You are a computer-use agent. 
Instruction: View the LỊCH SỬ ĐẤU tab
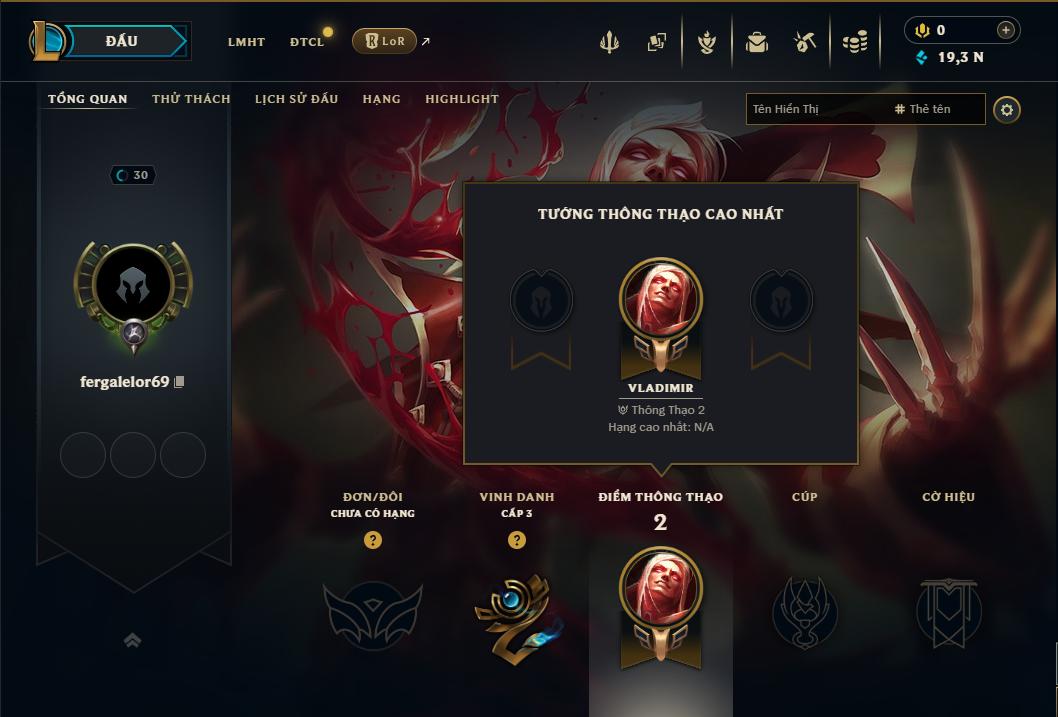tap(296, 99)
